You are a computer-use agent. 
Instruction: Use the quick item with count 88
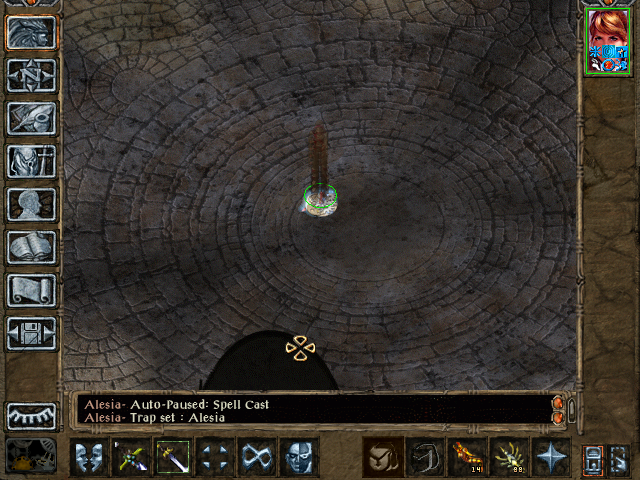[509, 457]
